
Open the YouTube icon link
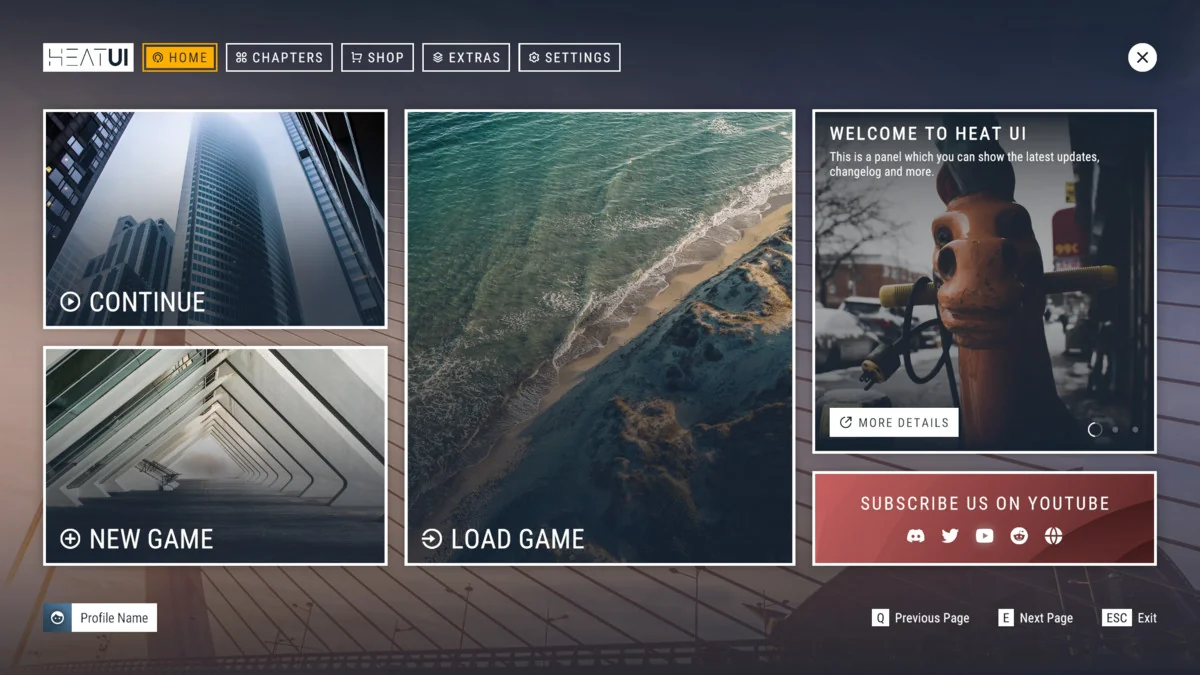(985, 536)
